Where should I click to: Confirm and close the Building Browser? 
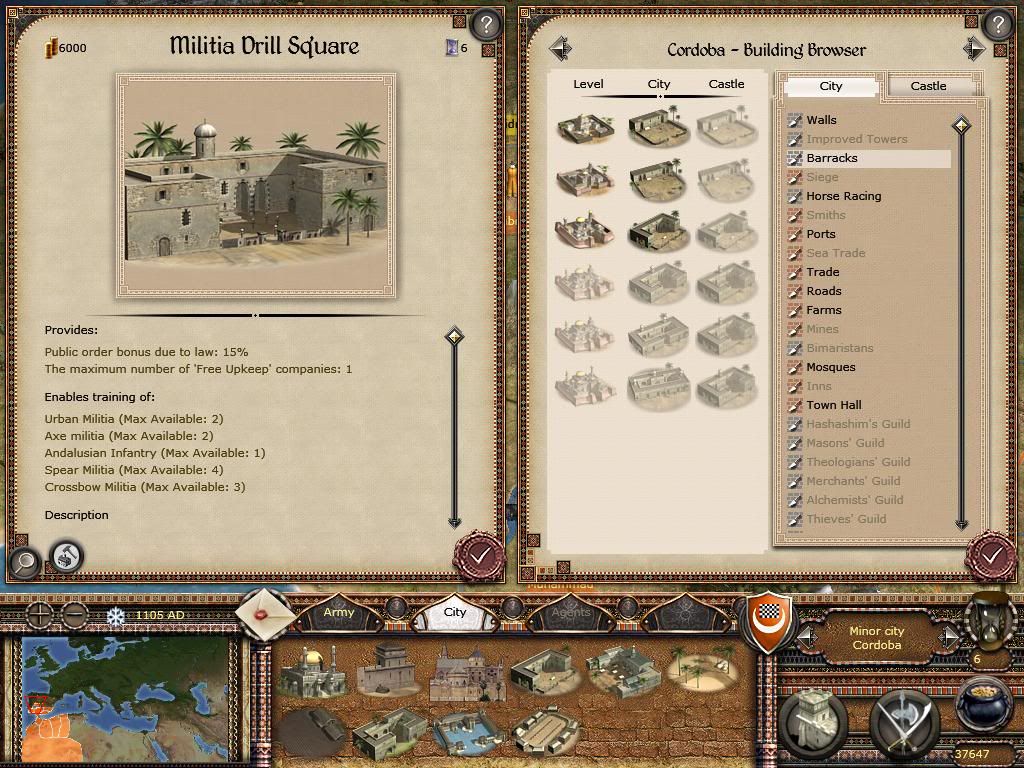992,553
